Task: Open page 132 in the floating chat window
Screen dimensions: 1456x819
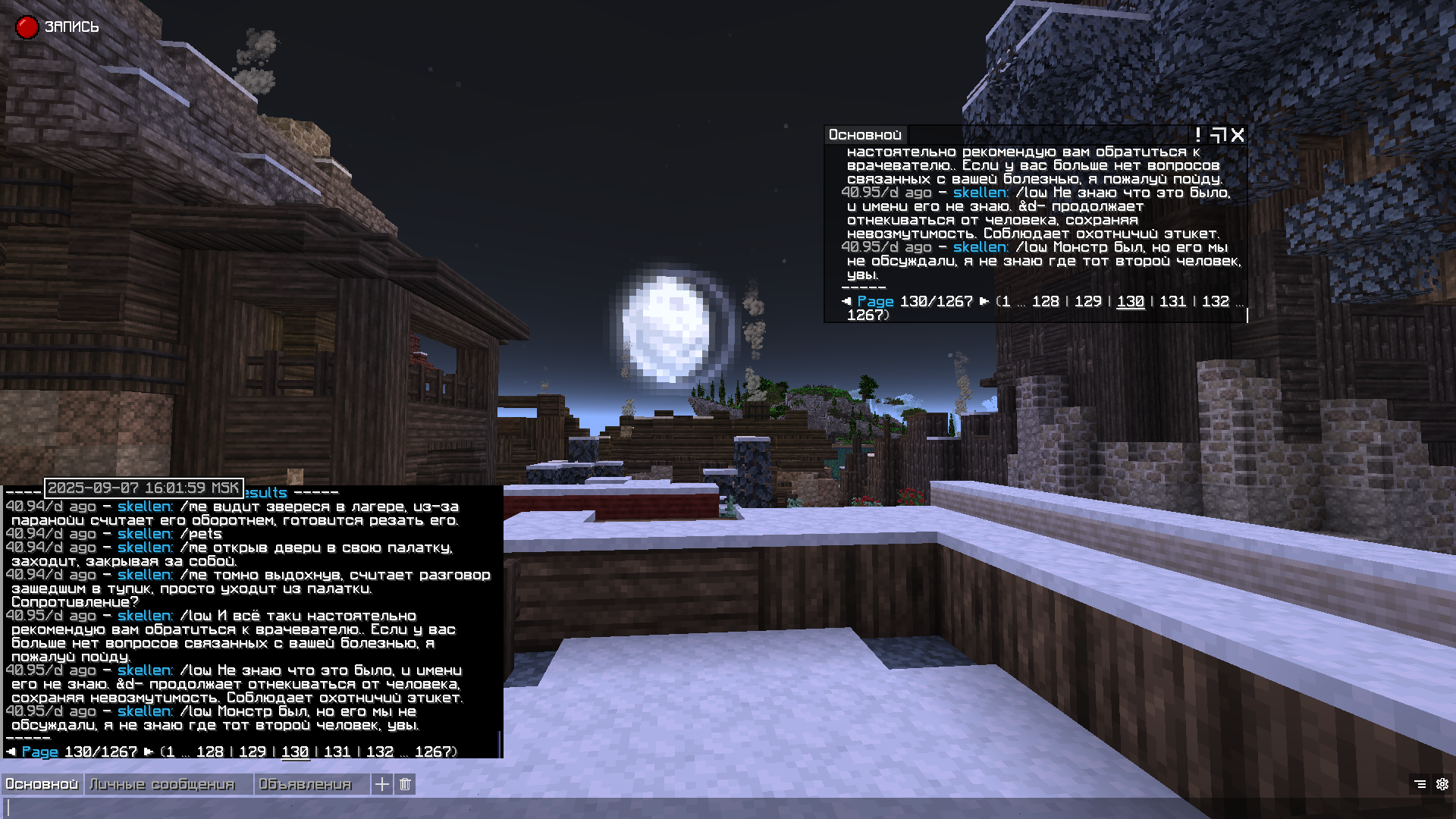Action: 1215,301
